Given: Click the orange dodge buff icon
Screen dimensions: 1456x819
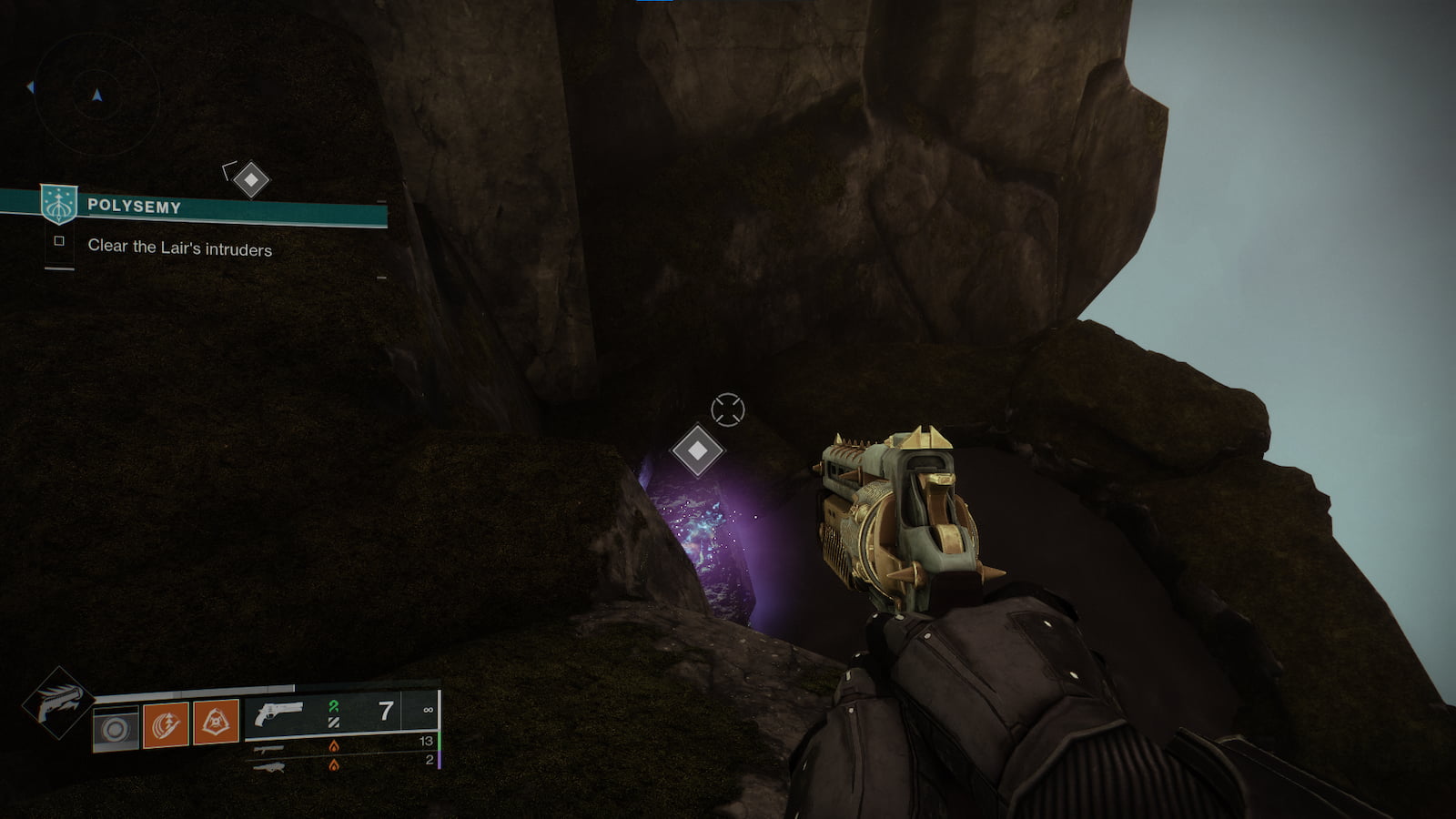Looking at the screenshot, I should [x=165, y=725].
